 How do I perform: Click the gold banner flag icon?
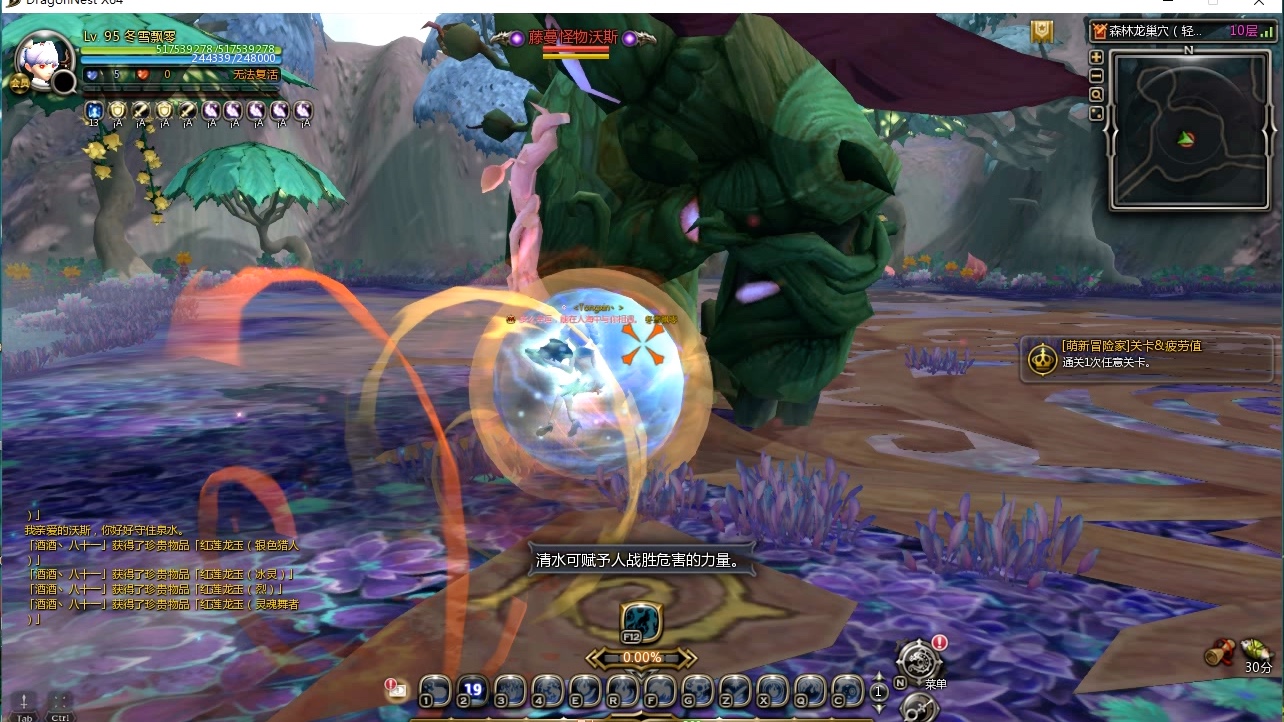pyautogui.click(x=1043, y=33)
